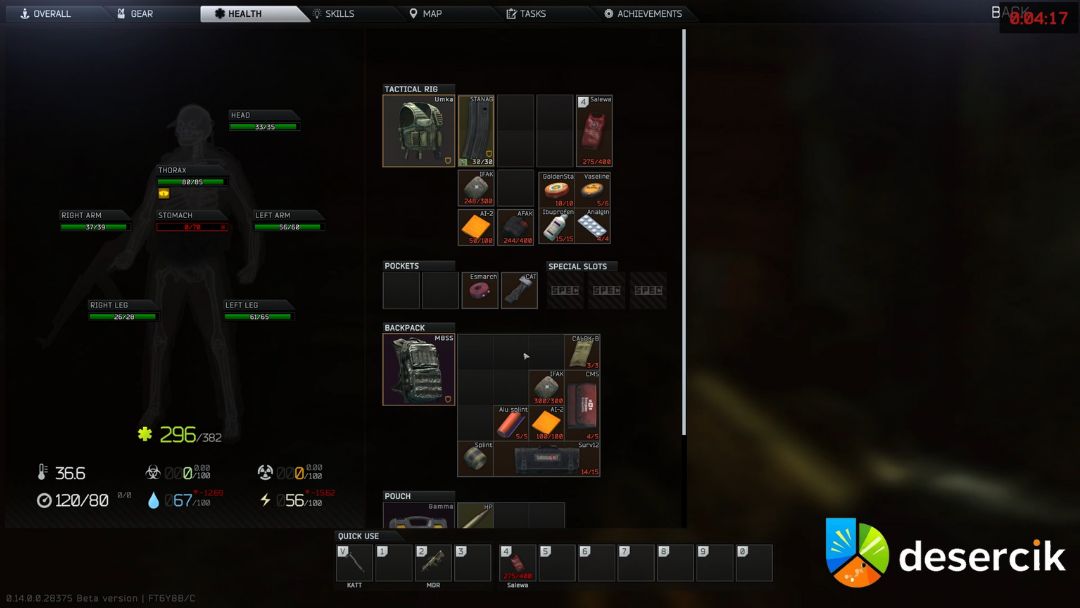Pick the Ibuprofen painkillers bottle
Screen dimensions: 1080x608
(x=555, y=227)
